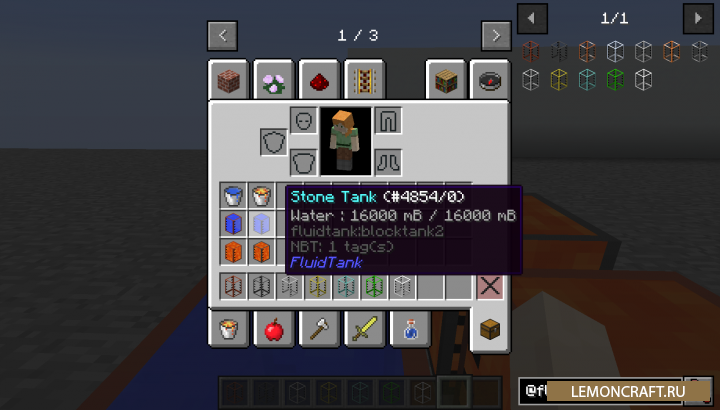The image size is (720, 410).
Task: Pick up the water bucket item
Action: [233, 195]
